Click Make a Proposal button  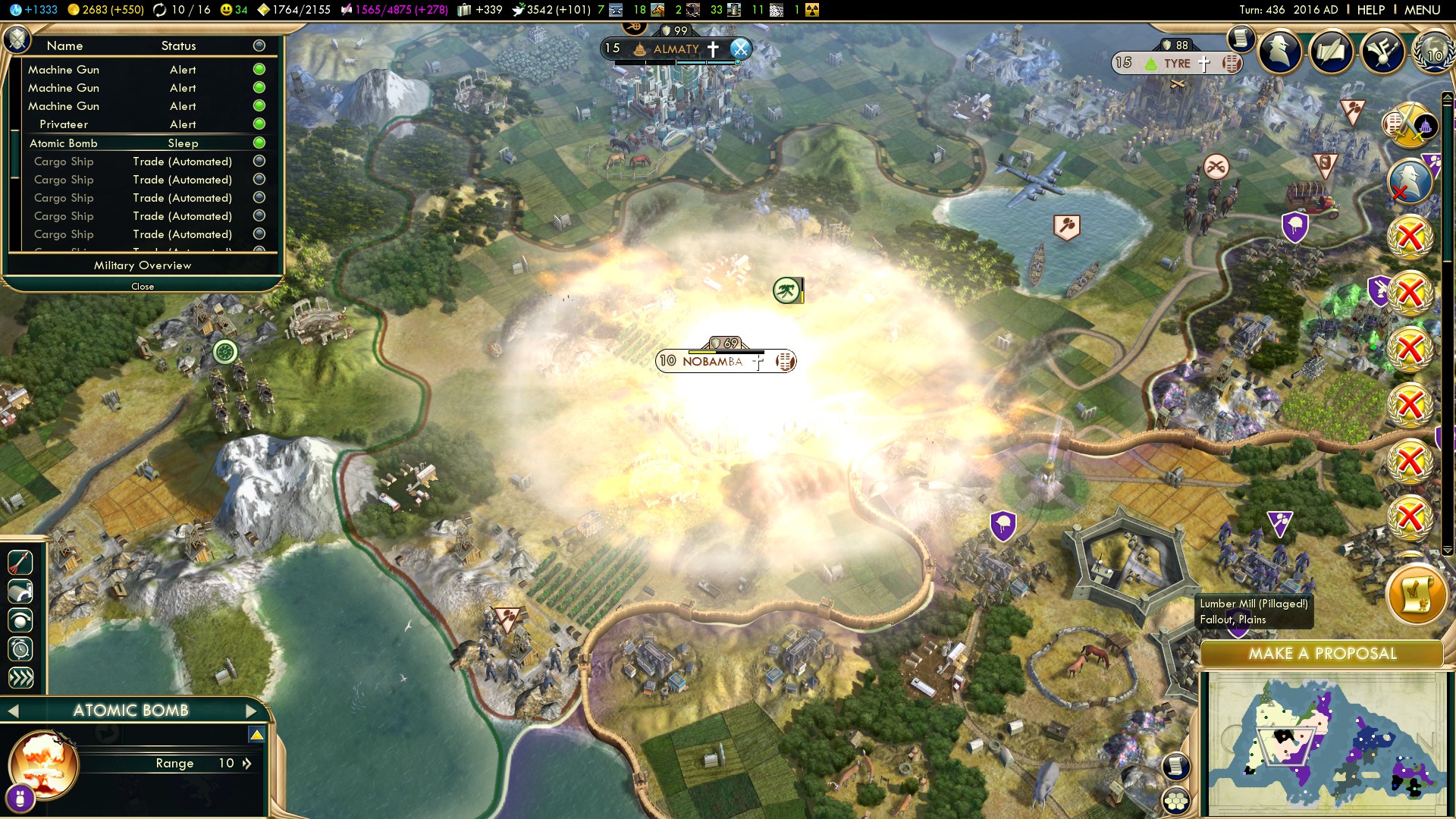click(x=1322, y=654)
